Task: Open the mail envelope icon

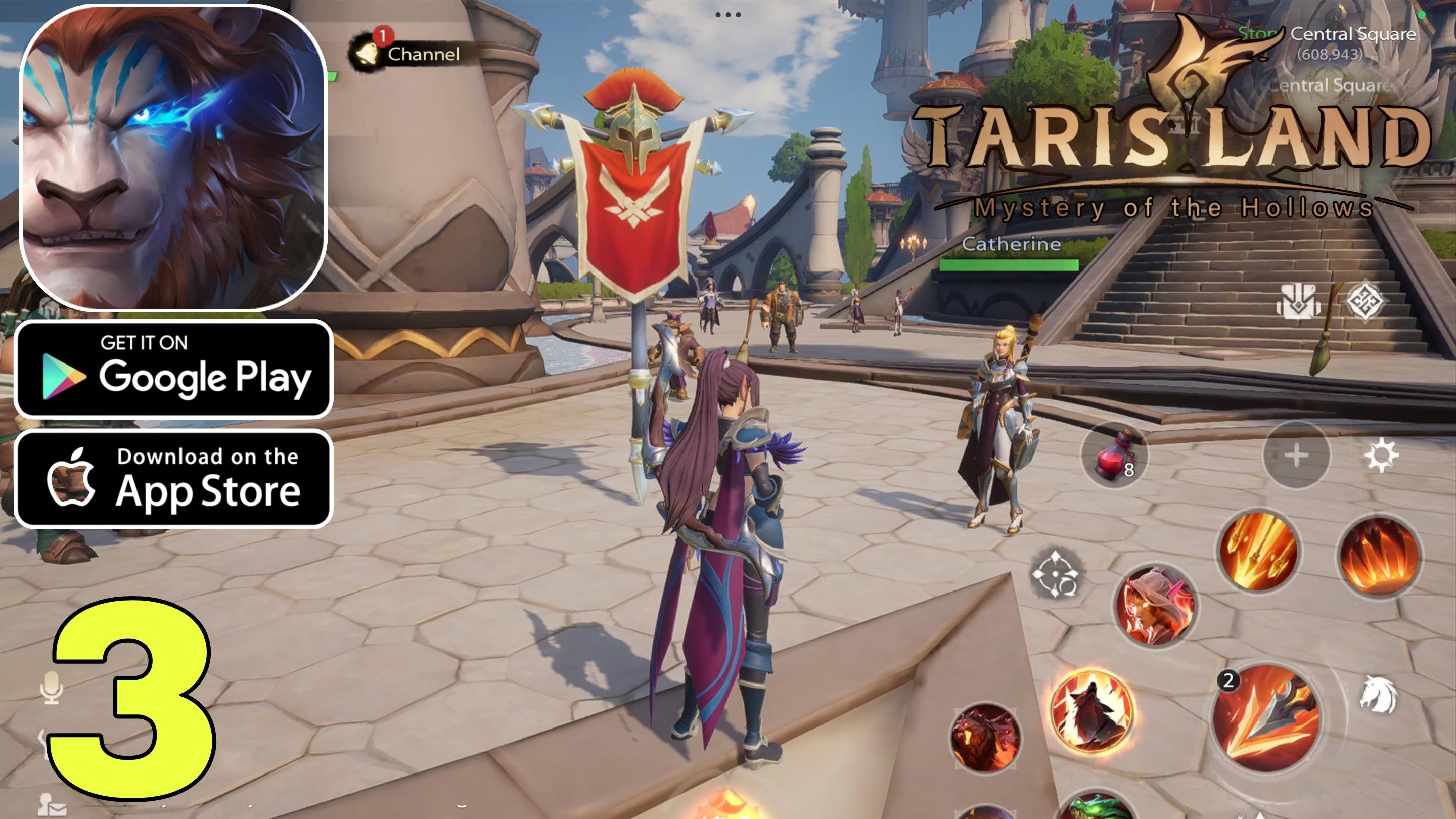Action: 52,805
